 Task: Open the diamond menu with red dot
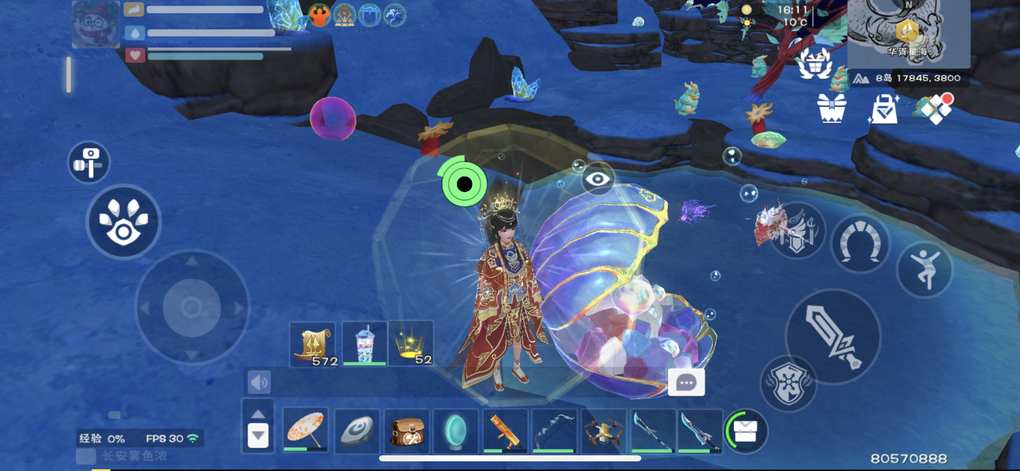coord(937,108)
